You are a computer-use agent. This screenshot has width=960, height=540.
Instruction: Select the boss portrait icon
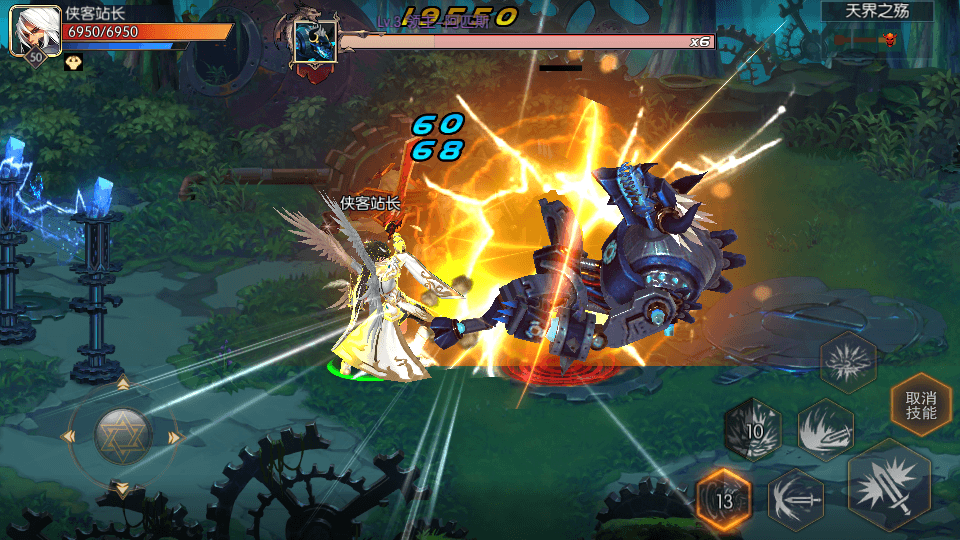coord(314,42)
